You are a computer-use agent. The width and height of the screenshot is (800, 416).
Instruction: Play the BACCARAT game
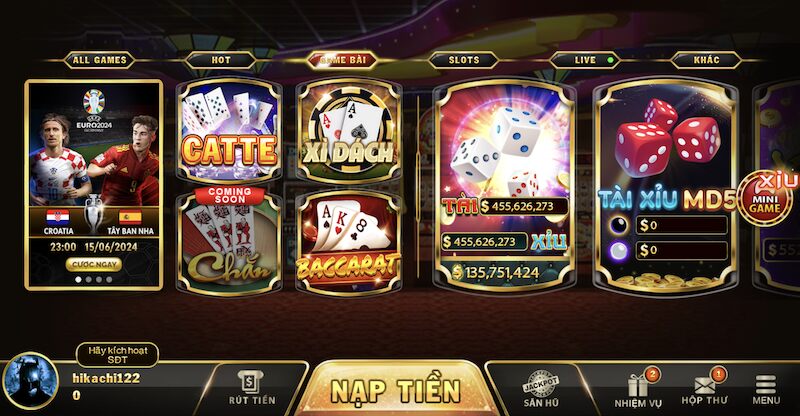click(347, 240)
